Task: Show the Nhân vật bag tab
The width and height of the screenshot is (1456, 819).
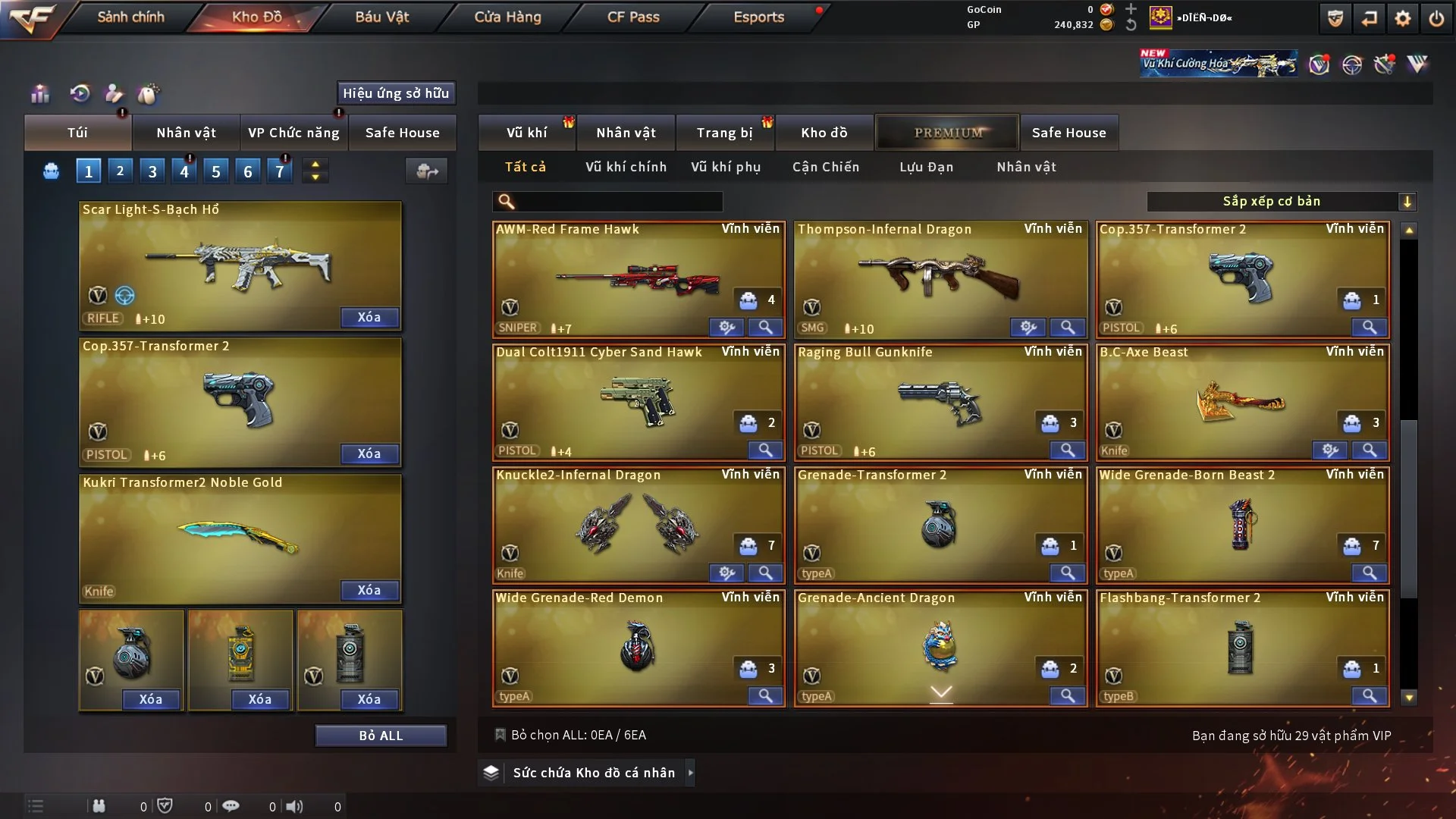Action: click(186, 133)
